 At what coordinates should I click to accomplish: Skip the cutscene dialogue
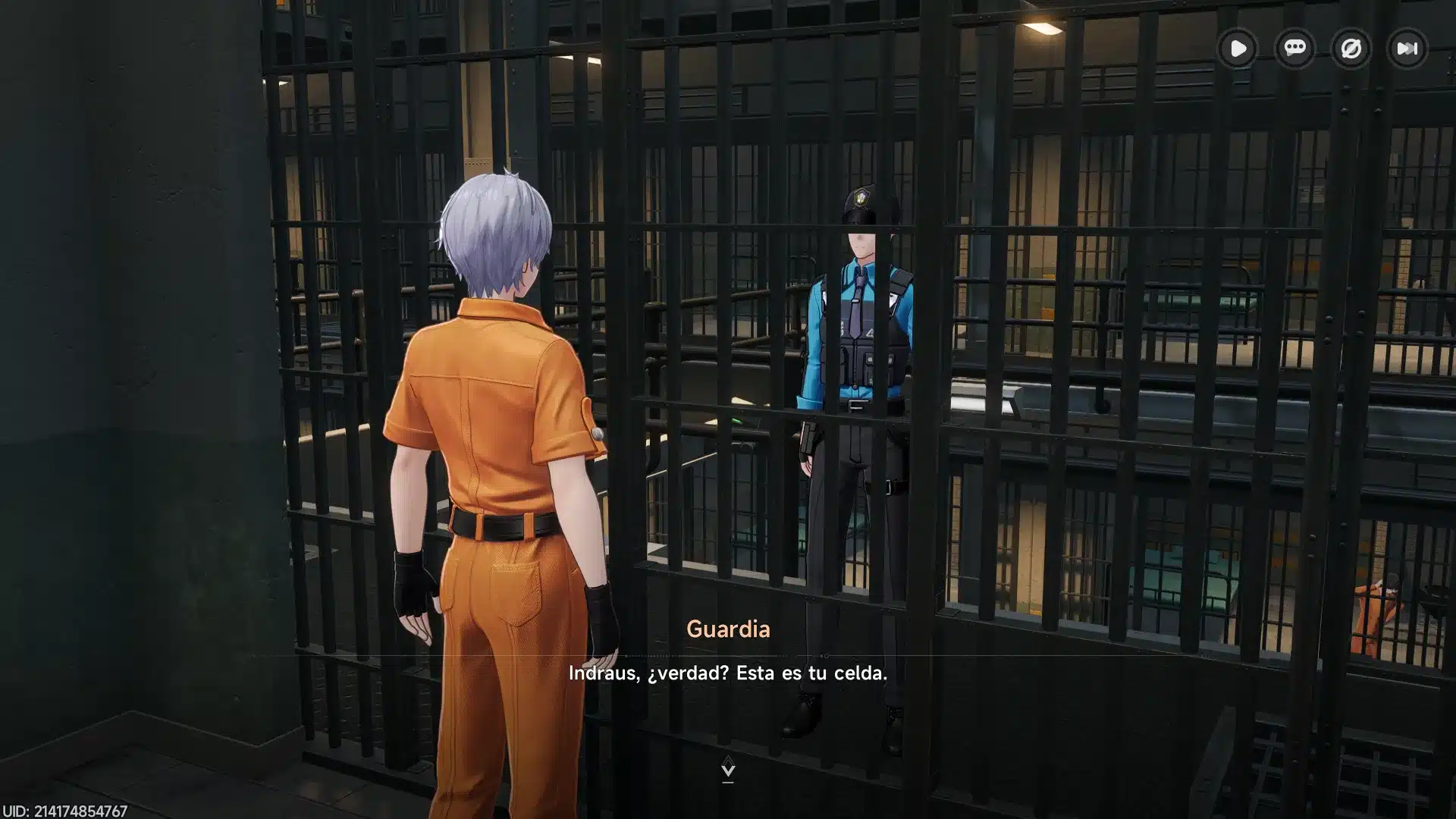point(1407,49)
